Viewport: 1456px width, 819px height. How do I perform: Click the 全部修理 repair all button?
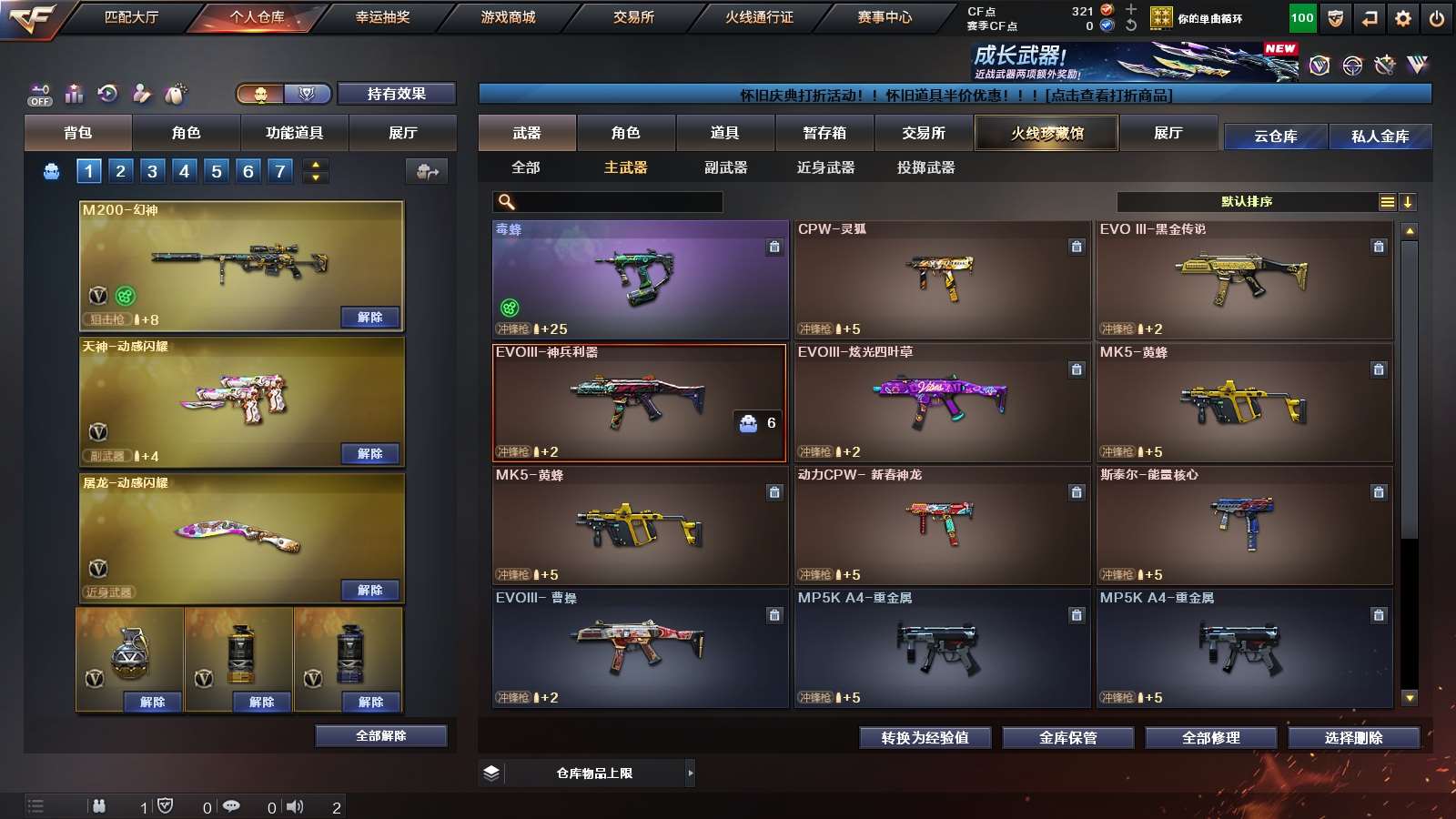(x=1210, y=738)
